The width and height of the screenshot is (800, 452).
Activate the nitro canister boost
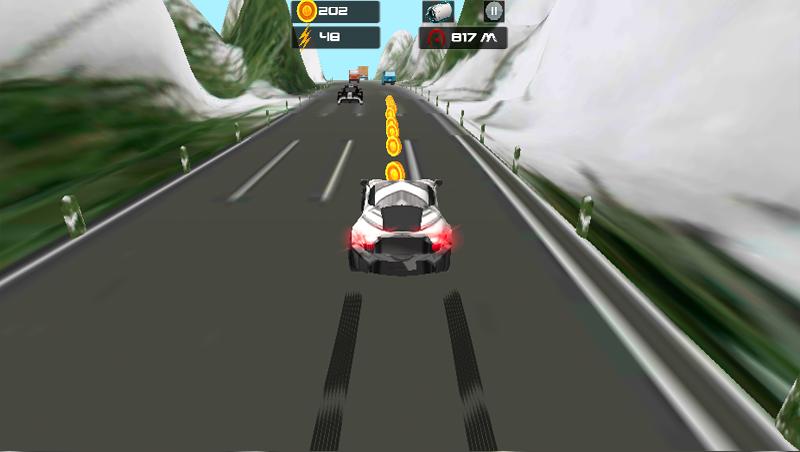pos(439,12)
